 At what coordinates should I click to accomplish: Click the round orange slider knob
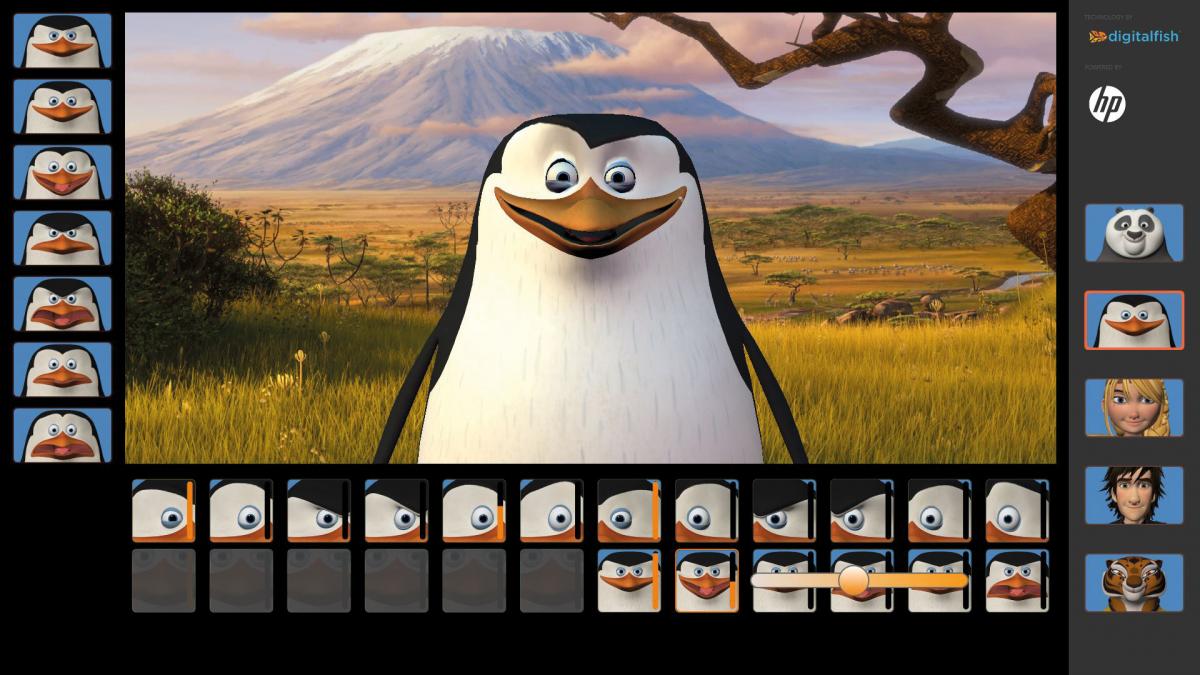click(x=853, y=580)
